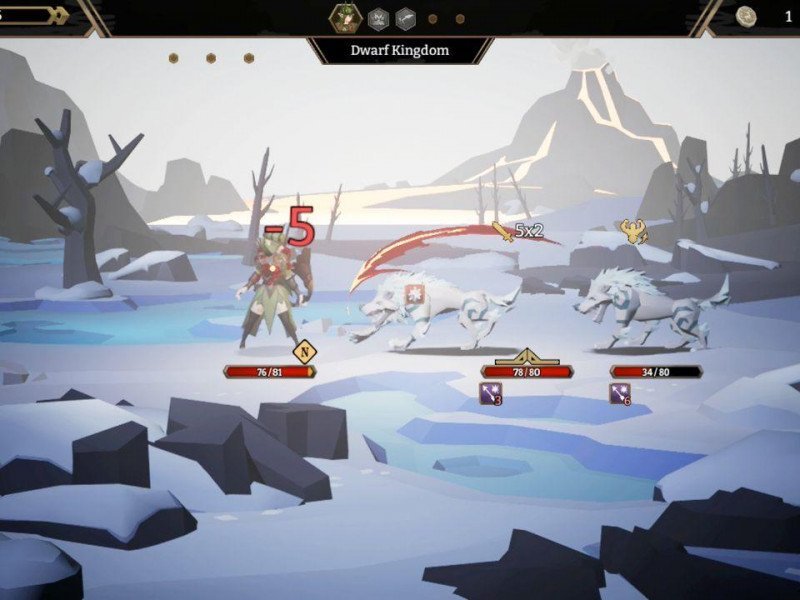The image size is (800, 600).
Task: Click the yellow N diamond marker beside the hero
Action: (x=304, y=351)
